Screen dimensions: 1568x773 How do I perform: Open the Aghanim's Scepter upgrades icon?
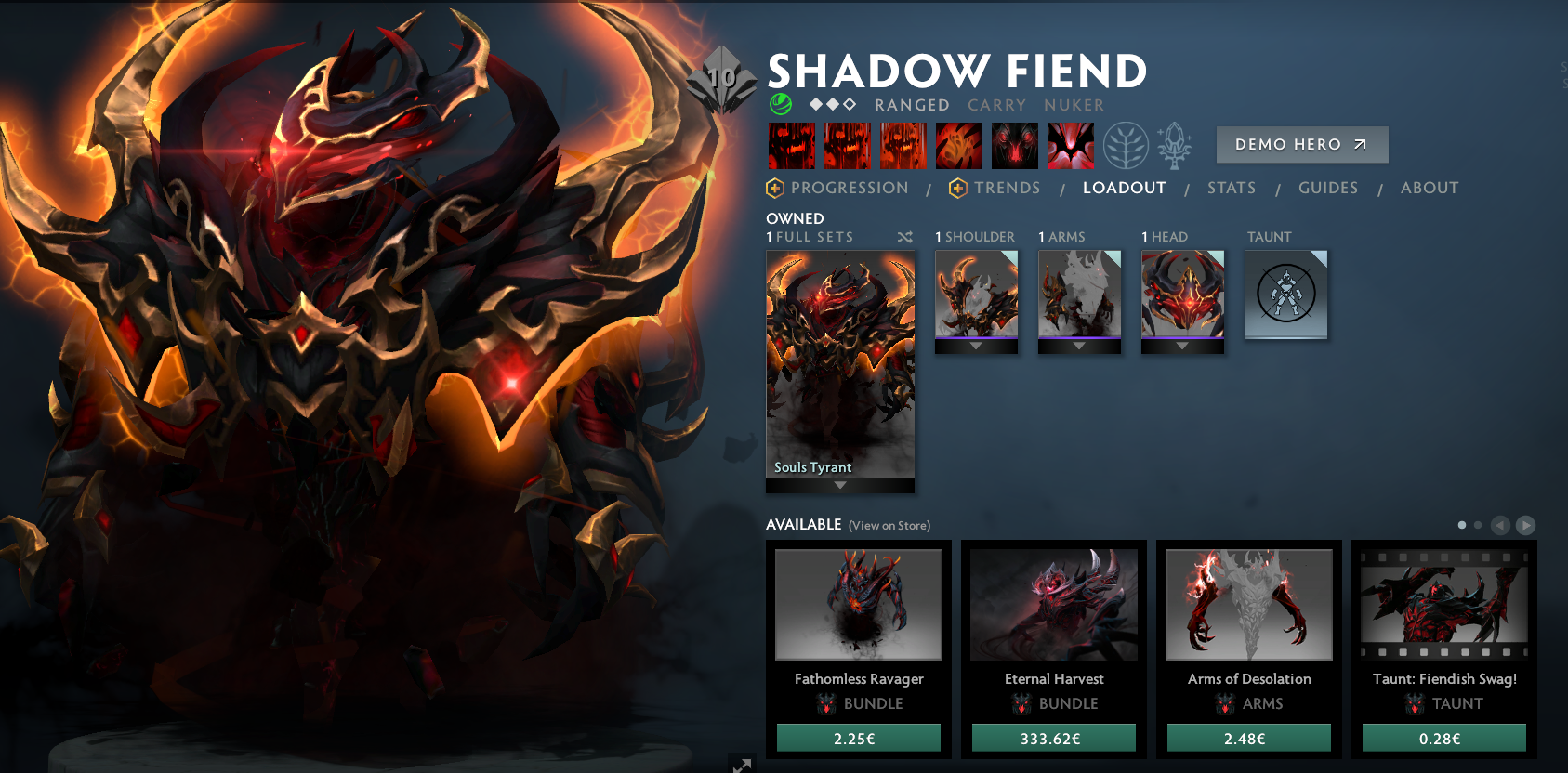(1172, 146)
